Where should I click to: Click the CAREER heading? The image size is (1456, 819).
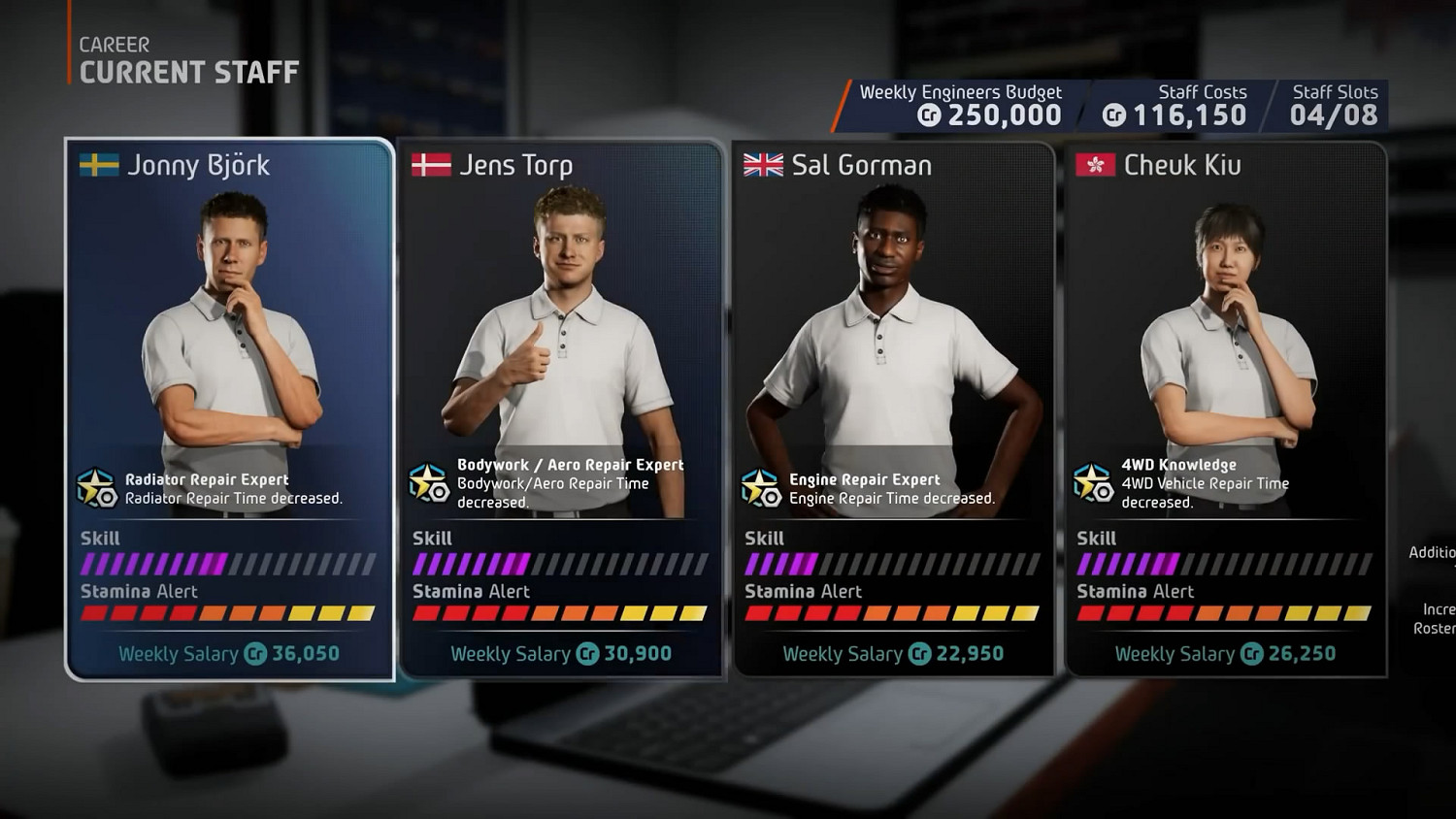point(114,44)
